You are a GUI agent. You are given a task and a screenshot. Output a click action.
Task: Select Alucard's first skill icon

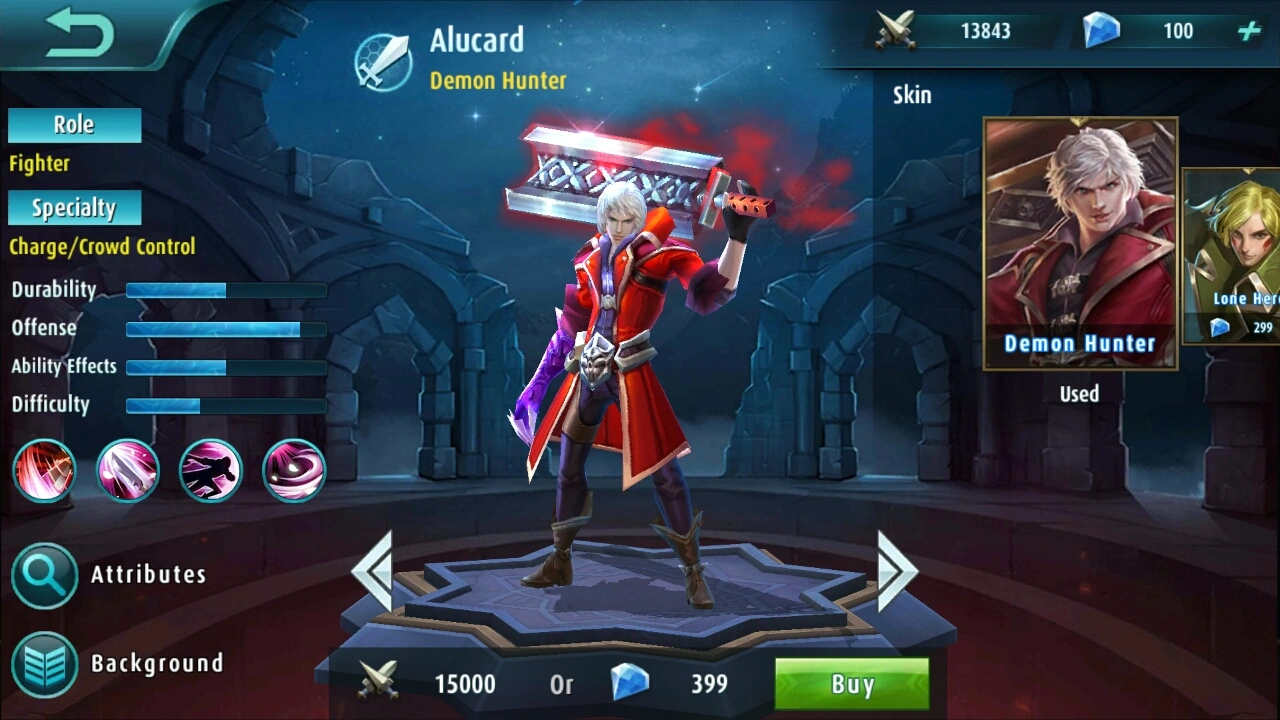click(44, 471)
